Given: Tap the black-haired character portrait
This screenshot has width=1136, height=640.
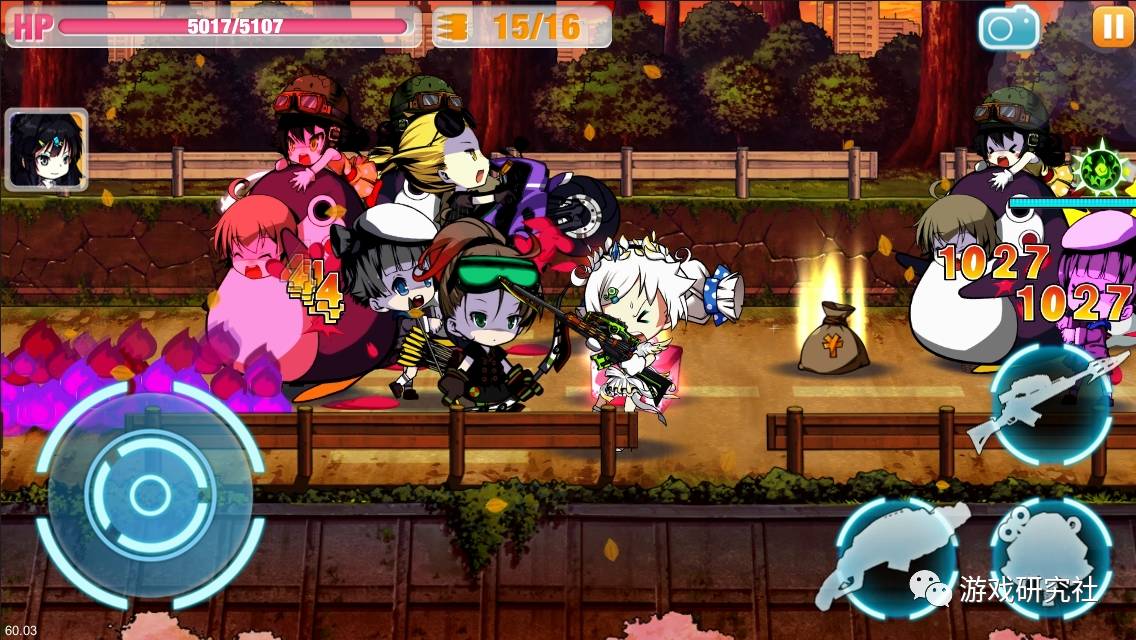Looking at the screenshot, I should pyautogui.click(x=46, y=150).
